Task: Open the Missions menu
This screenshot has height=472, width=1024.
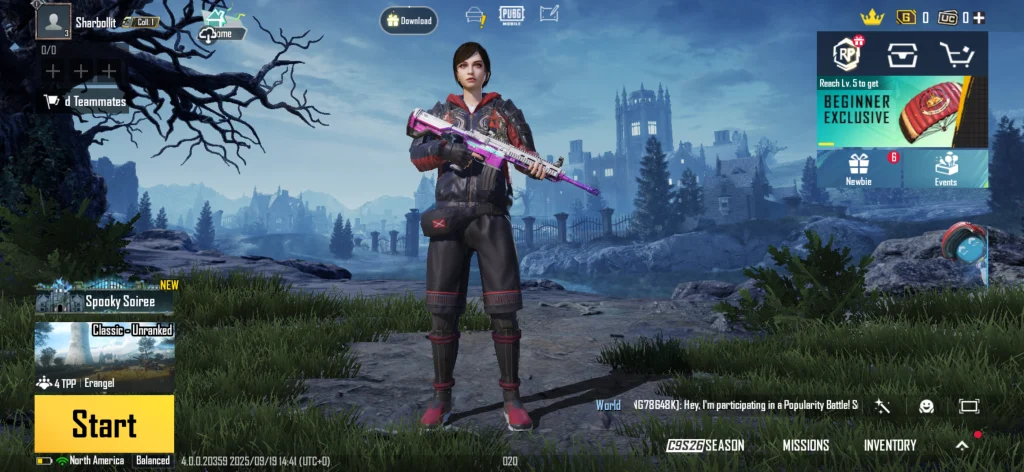Action: pyautogui.click(x=805, y=445)
